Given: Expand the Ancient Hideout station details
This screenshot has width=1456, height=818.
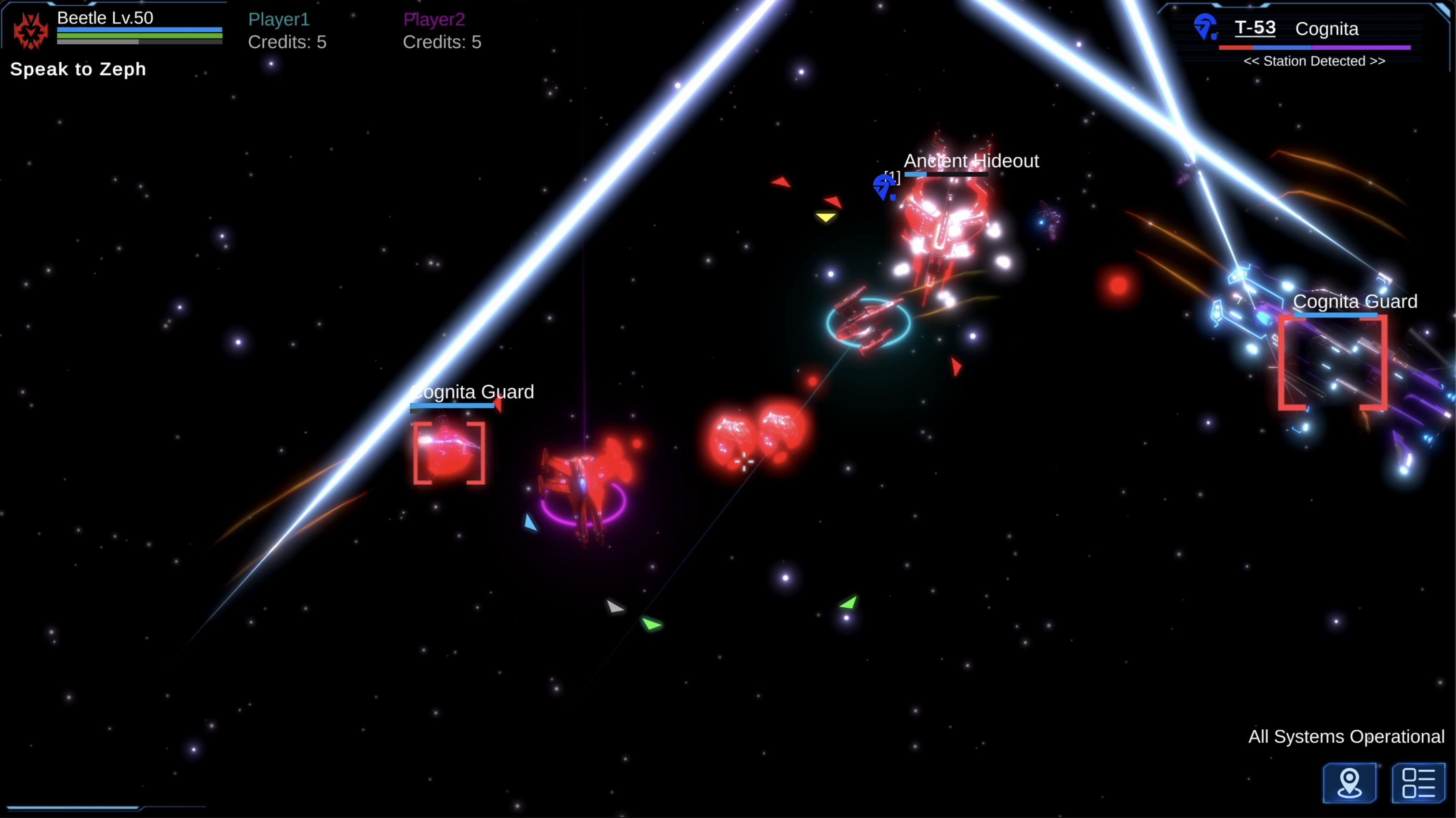Looking at the screenshot, I should point(971,161).
